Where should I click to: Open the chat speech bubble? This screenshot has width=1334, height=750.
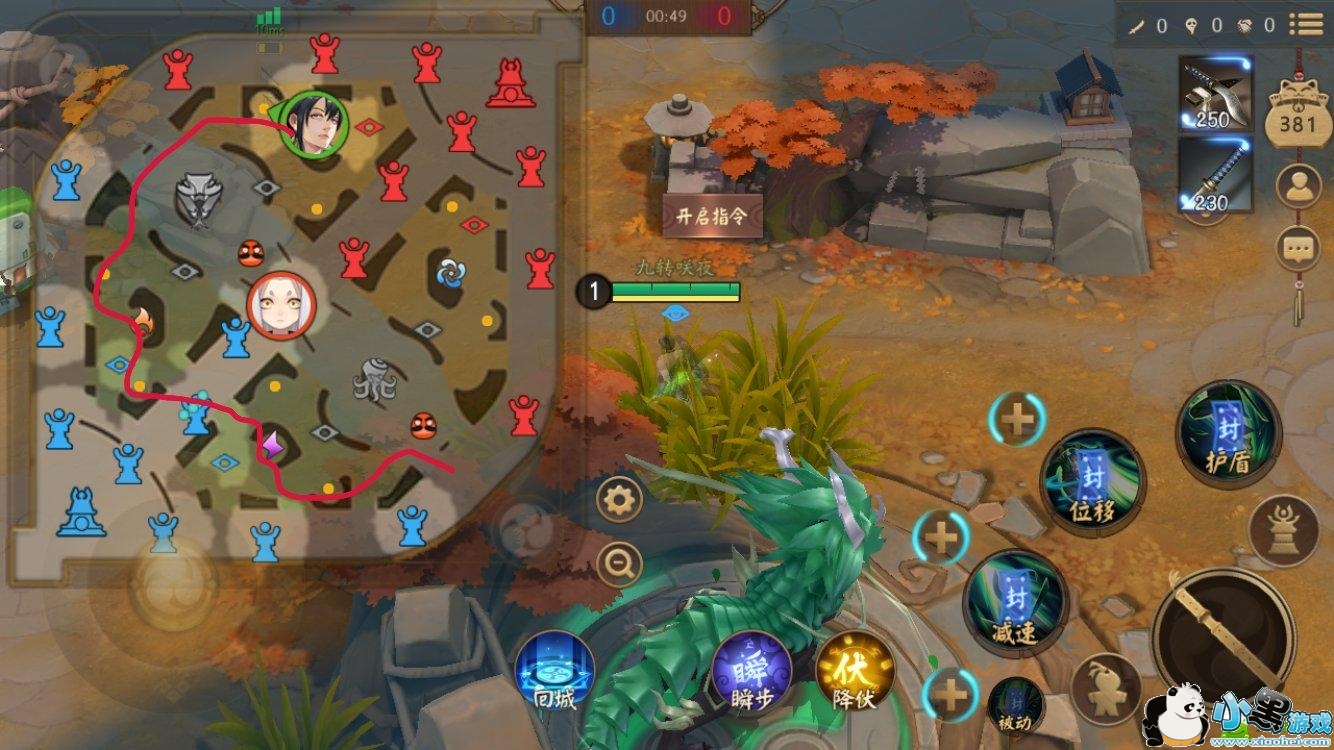point(1299,246)
